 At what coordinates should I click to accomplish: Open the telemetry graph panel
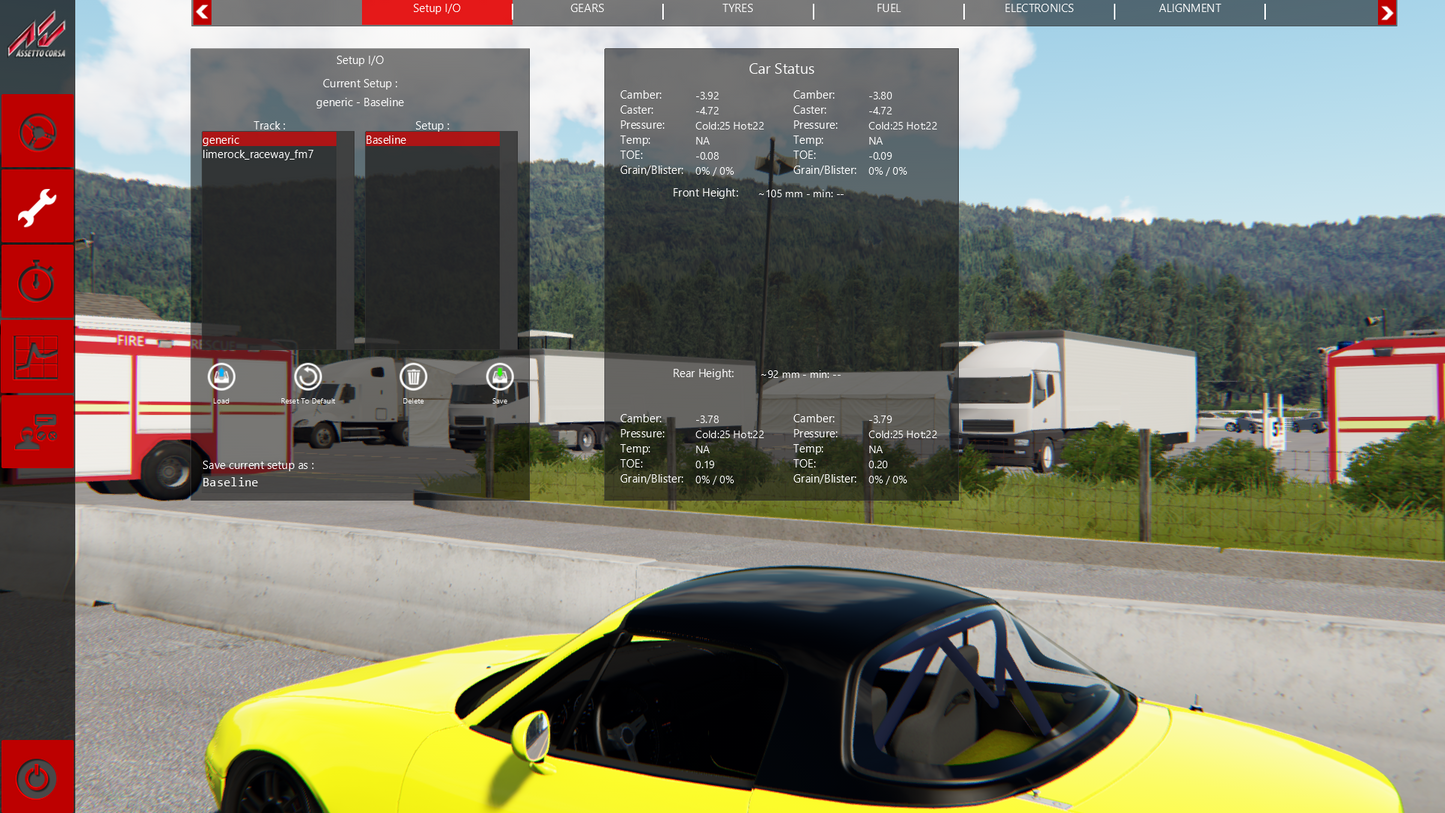pos(36,356)
